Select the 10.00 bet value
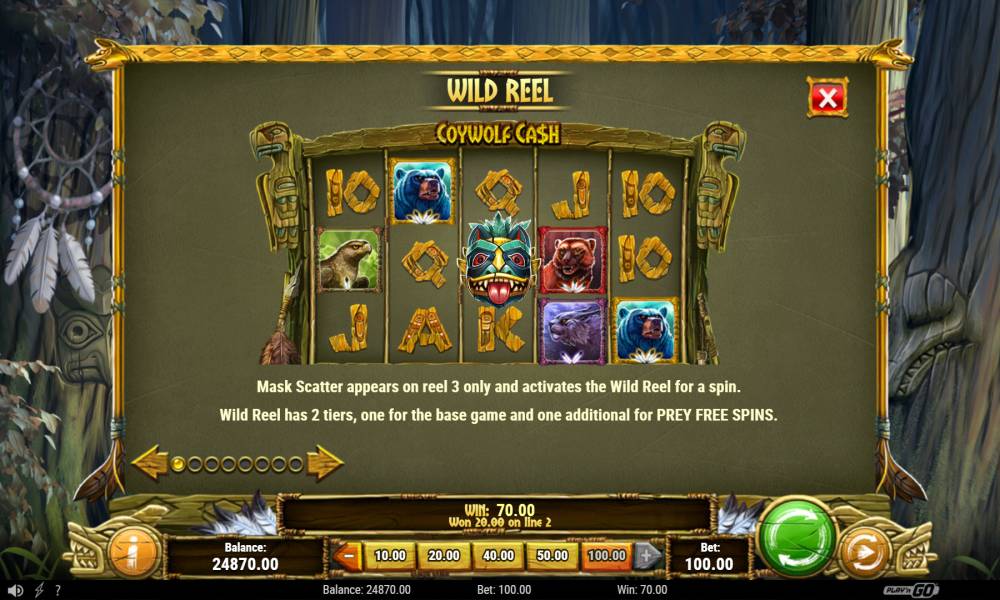1000x600 pixels. click(389, 556)
